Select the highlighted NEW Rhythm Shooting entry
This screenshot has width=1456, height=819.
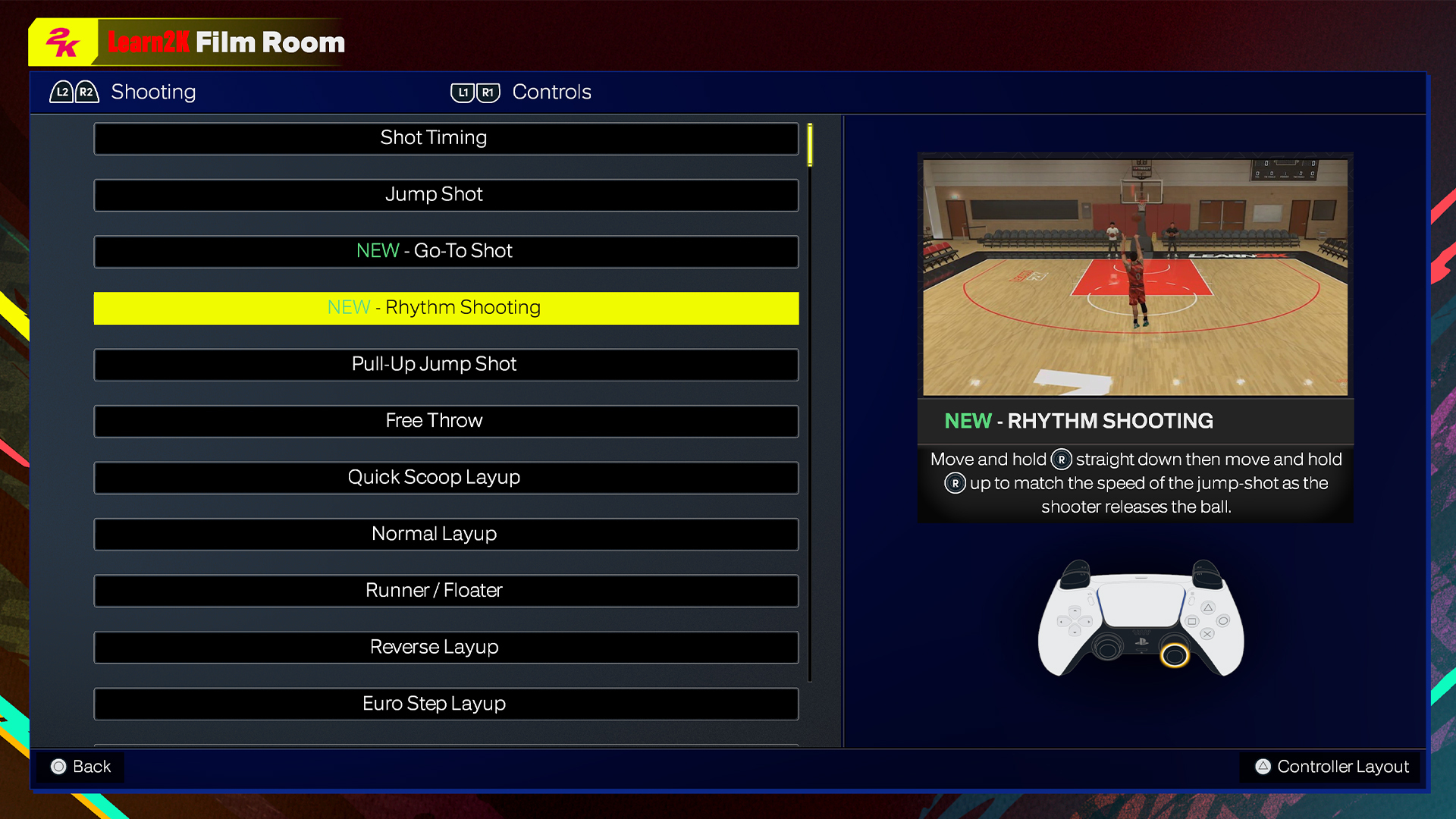(x=445, y=308)
